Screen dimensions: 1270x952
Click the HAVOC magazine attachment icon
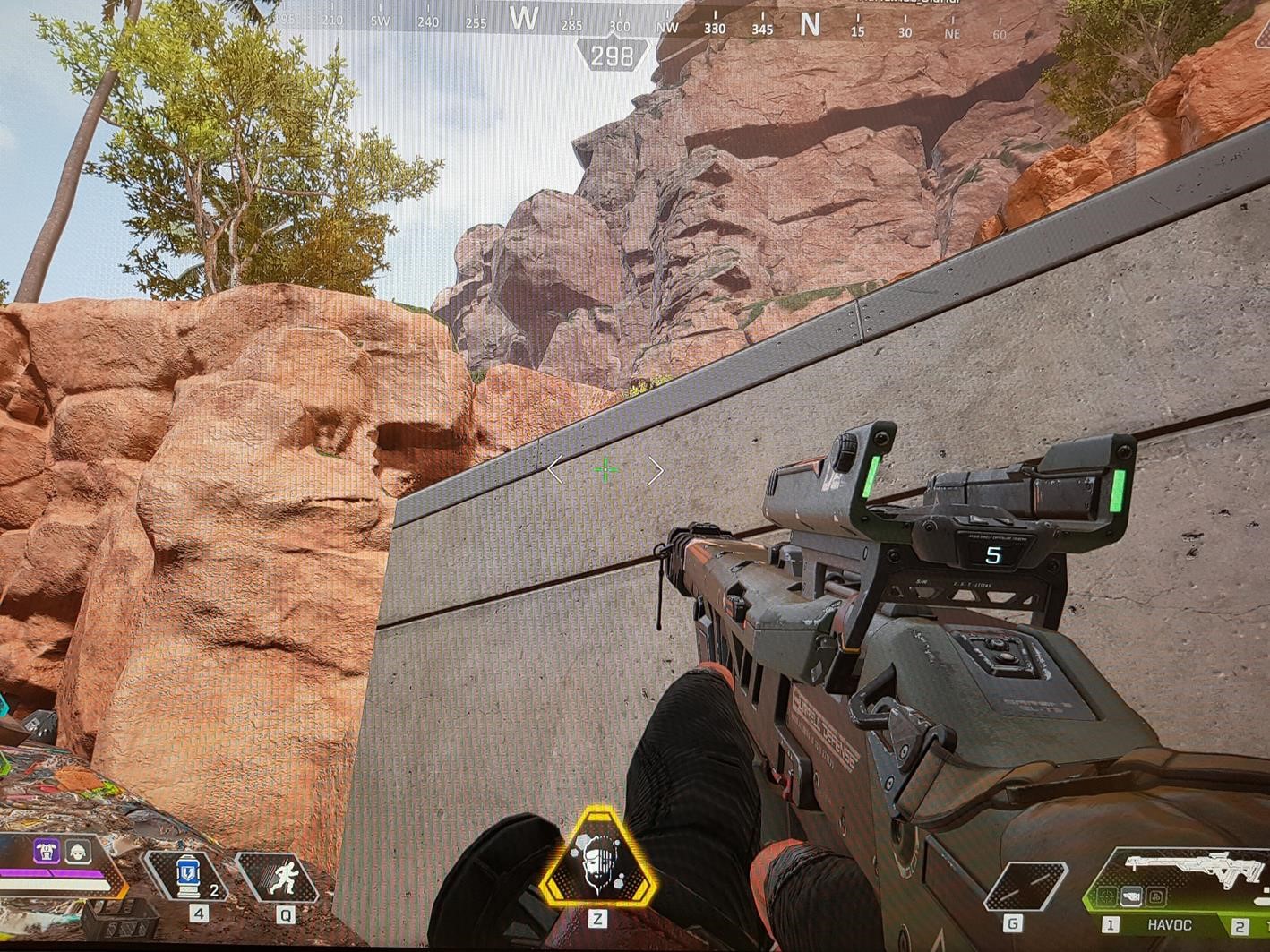pos(1131,896)
